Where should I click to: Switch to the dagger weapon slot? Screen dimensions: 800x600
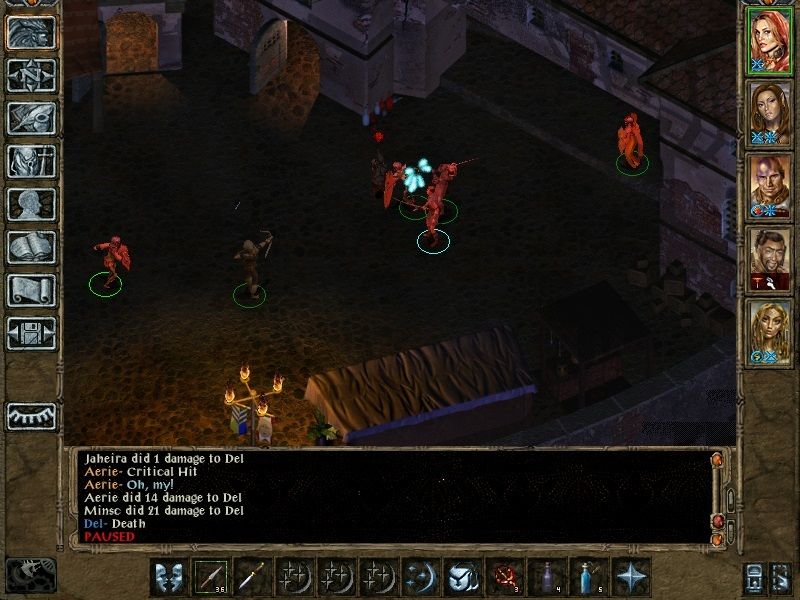click(x=254, y=577)
